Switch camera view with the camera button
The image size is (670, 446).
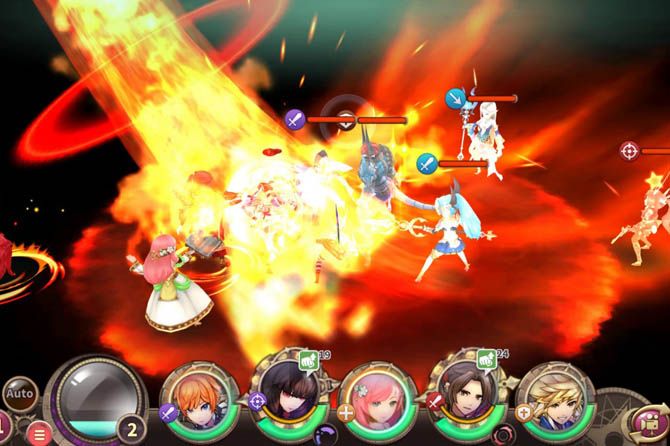[650, 423]
